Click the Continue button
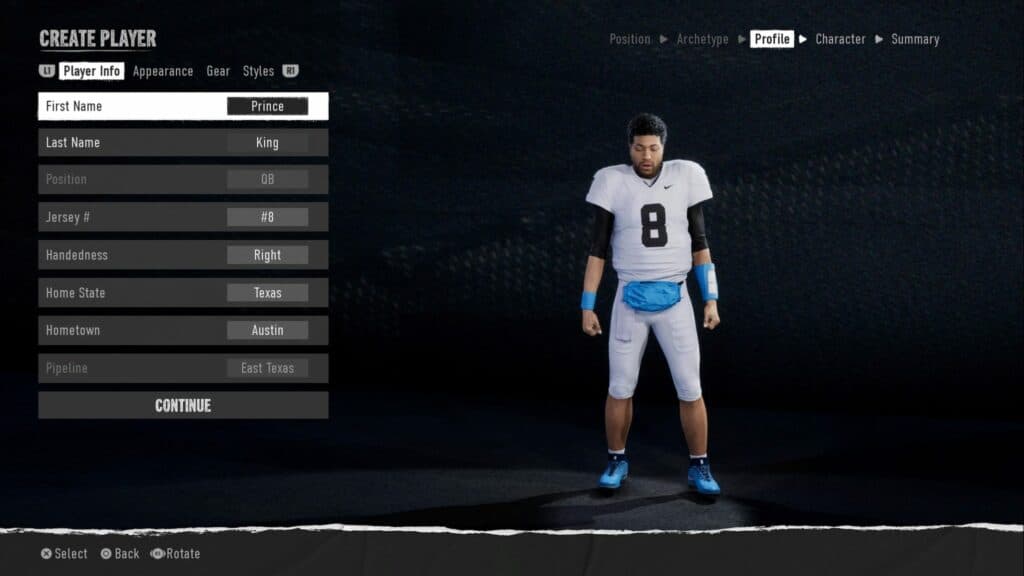This screenshot has height=576, width=1024. pyautogui.click(x=183, y=405)
